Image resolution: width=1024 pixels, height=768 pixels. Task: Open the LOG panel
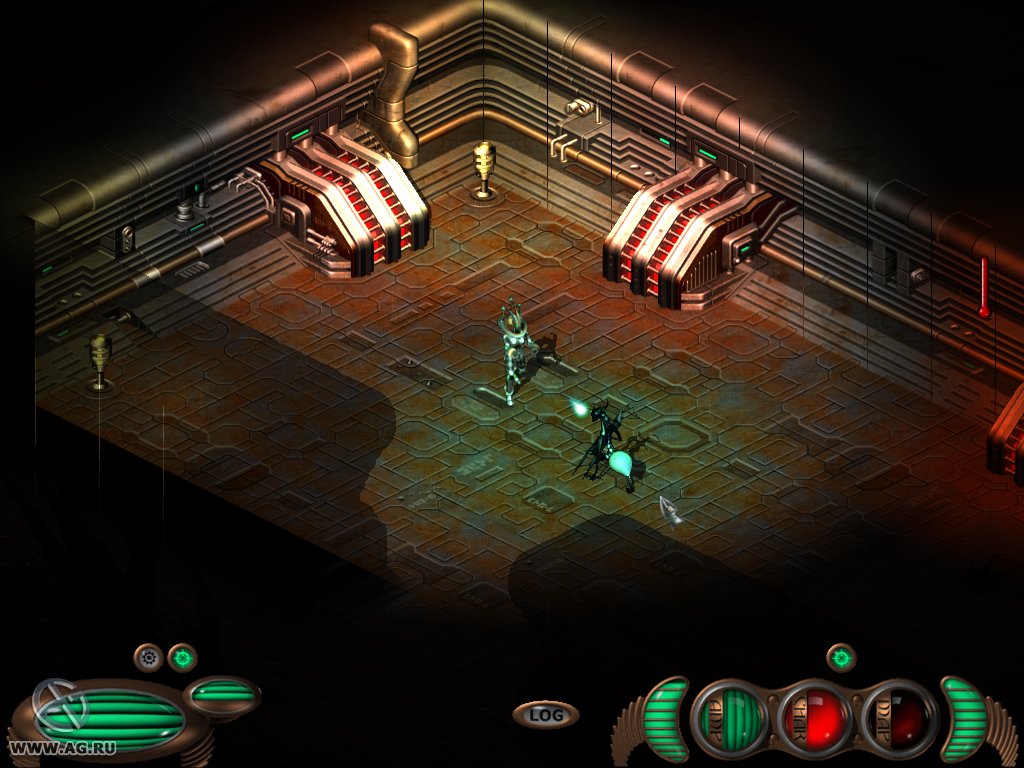[545, 714]
